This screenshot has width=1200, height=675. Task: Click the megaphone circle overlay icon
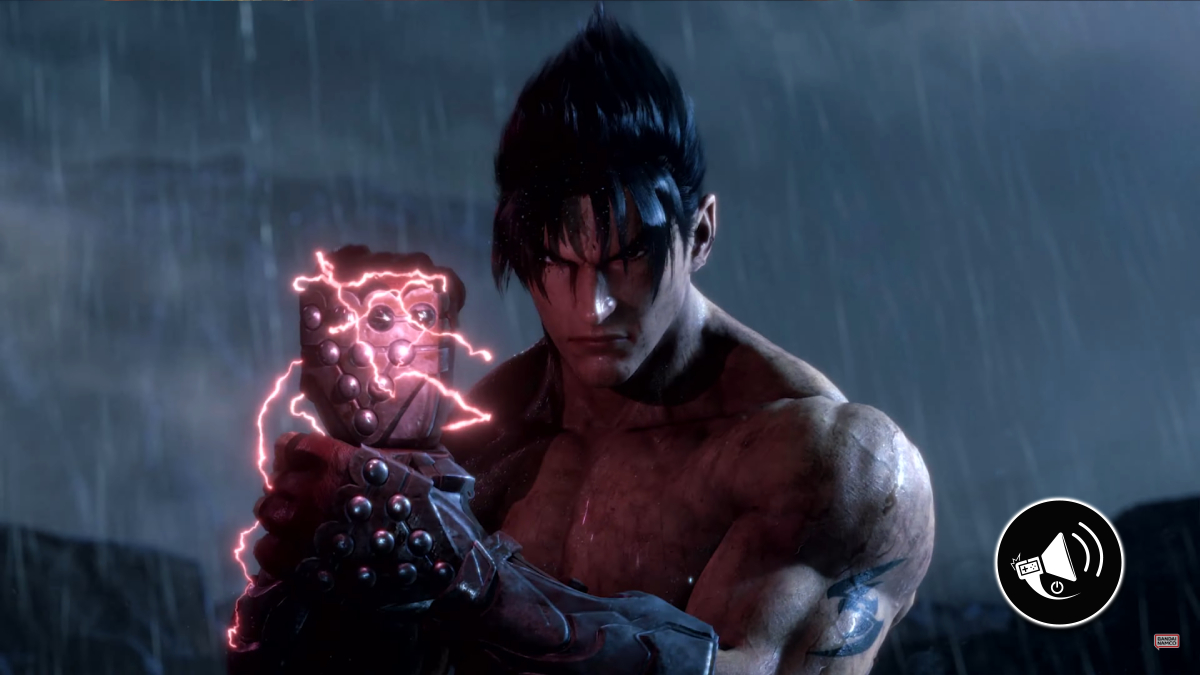[1059, 562]
